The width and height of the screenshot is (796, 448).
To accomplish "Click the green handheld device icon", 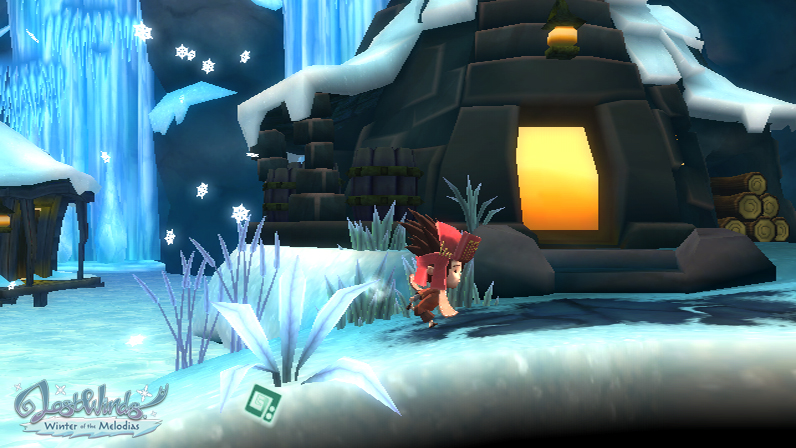I will point(264,400).
